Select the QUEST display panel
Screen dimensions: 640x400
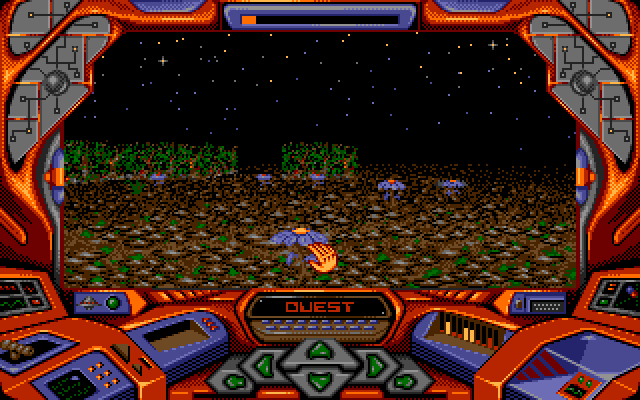point(319,307)
